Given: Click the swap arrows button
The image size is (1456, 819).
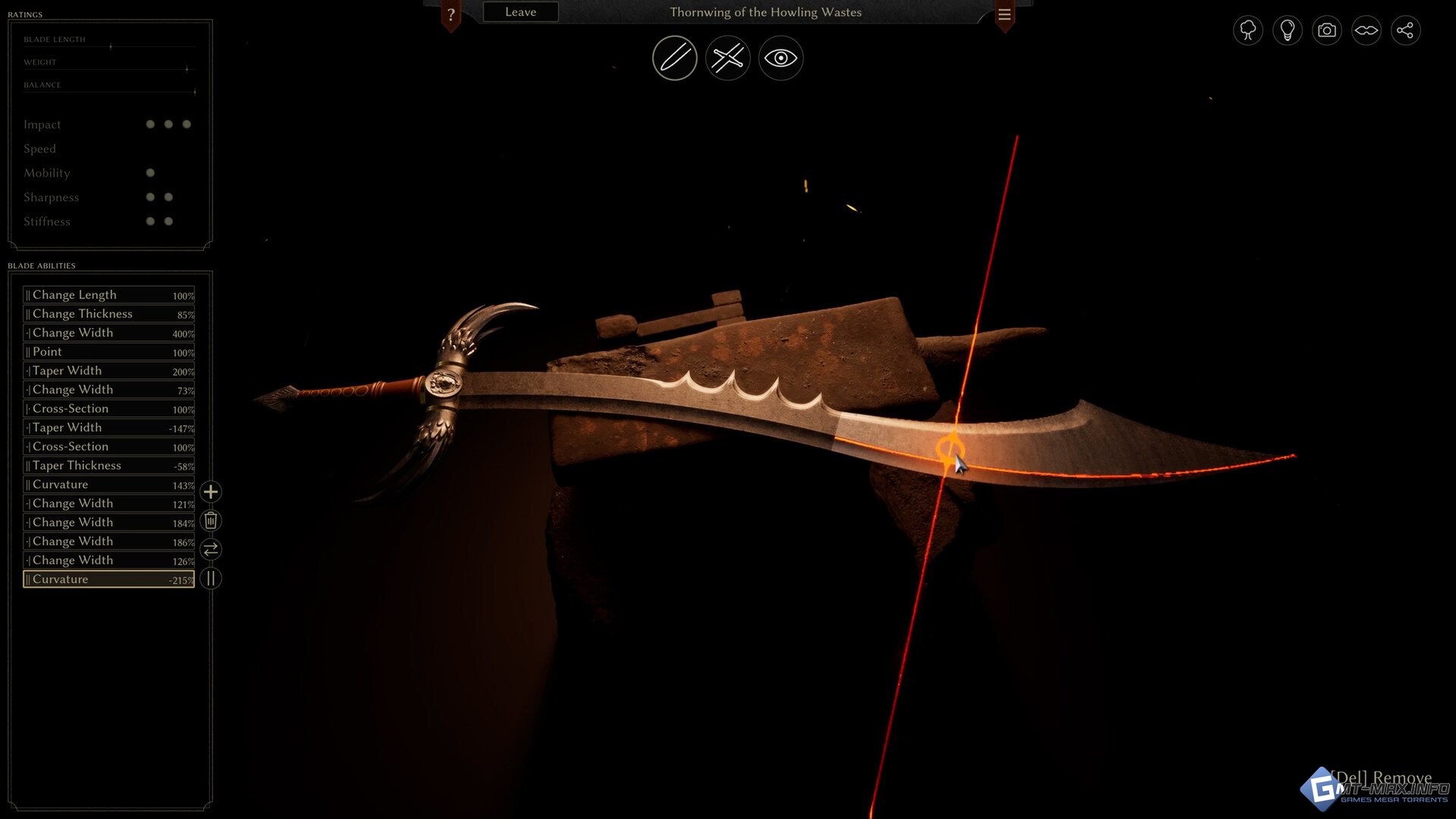Looking at the screenshot, I should [x=211, y=549].
